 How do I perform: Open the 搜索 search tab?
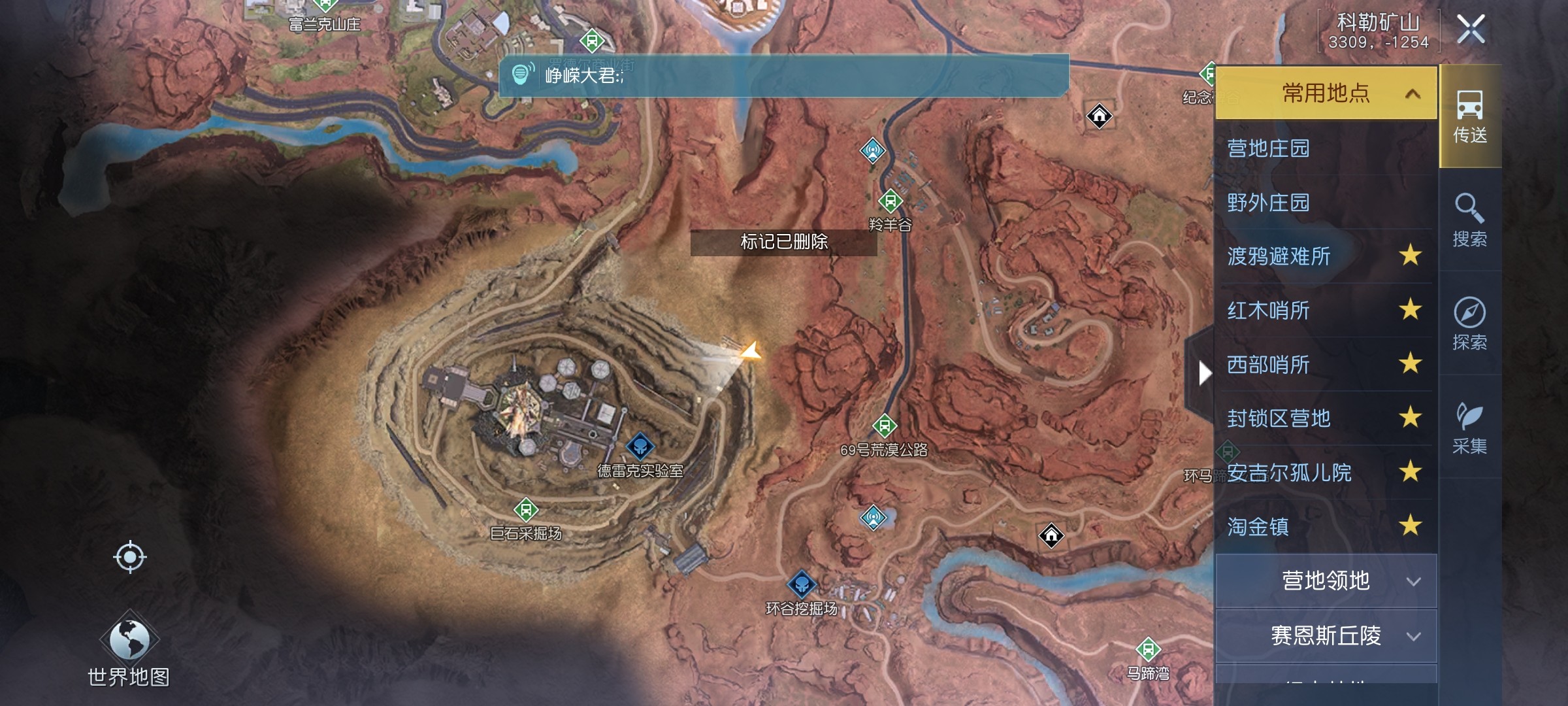tap(1470, 220)
